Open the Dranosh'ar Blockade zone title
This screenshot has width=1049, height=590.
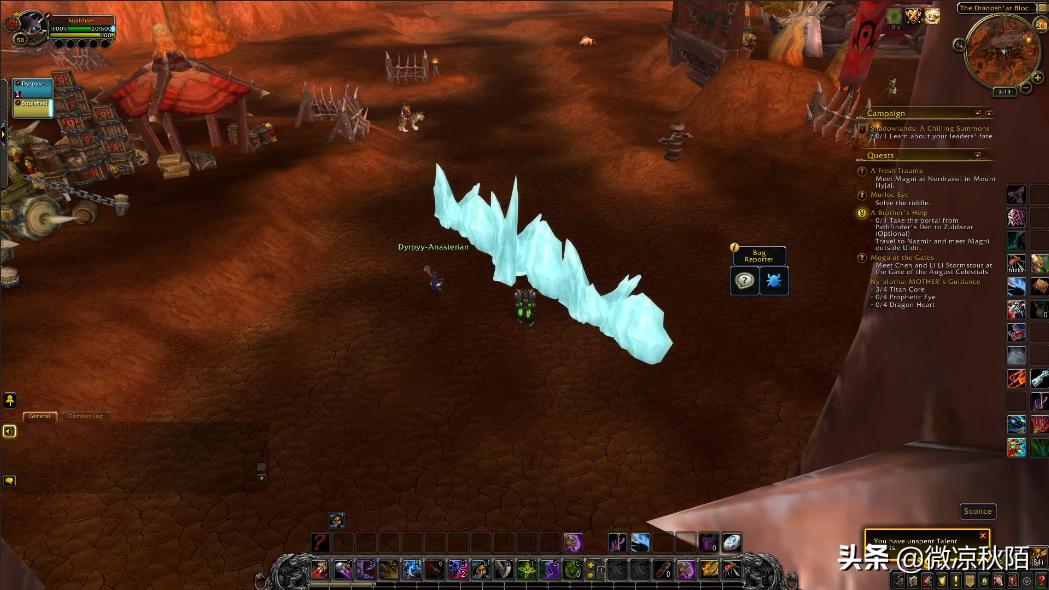[x=994, y=8]
